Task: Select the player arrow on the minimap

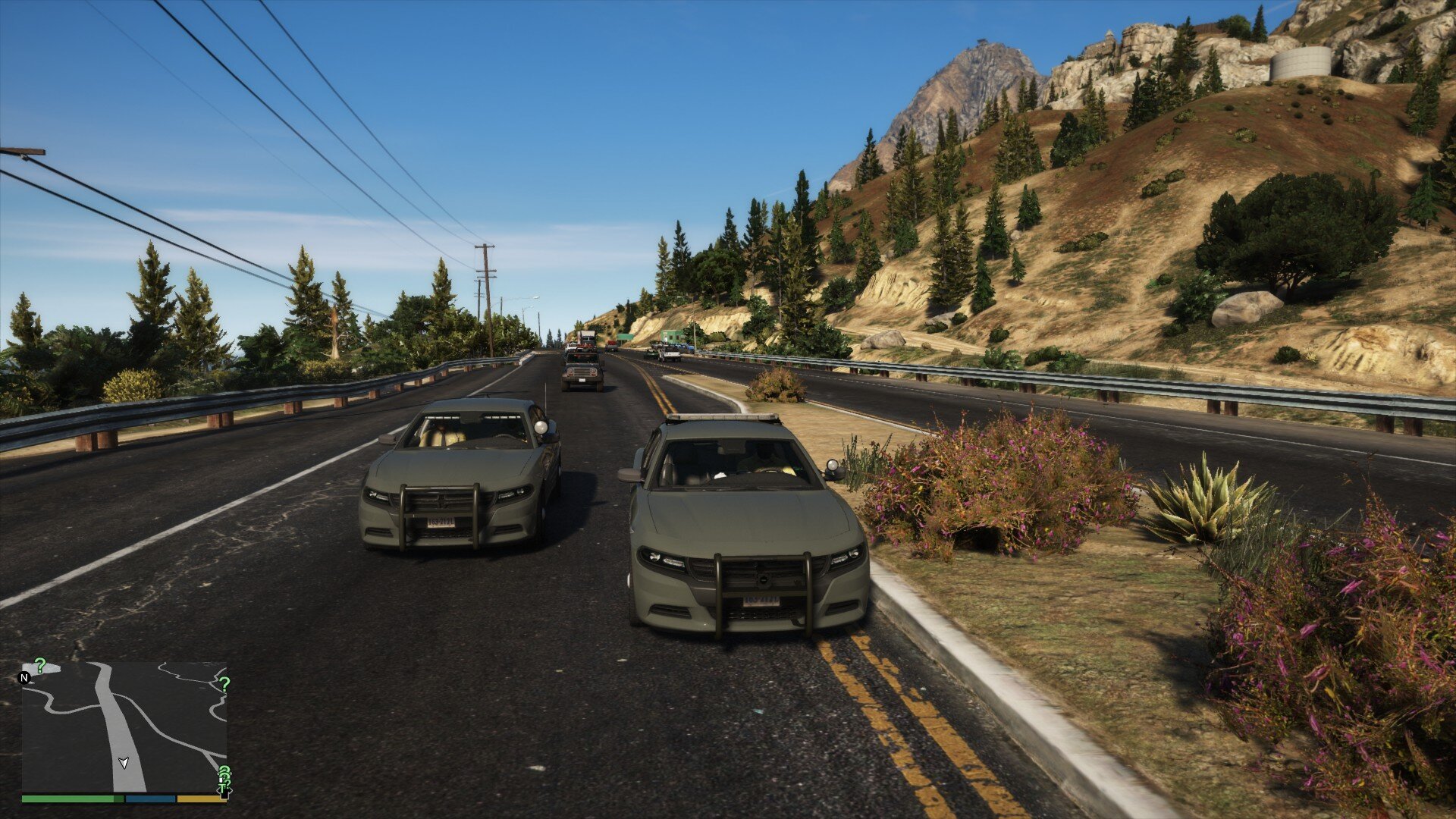Action: (124, 762)
